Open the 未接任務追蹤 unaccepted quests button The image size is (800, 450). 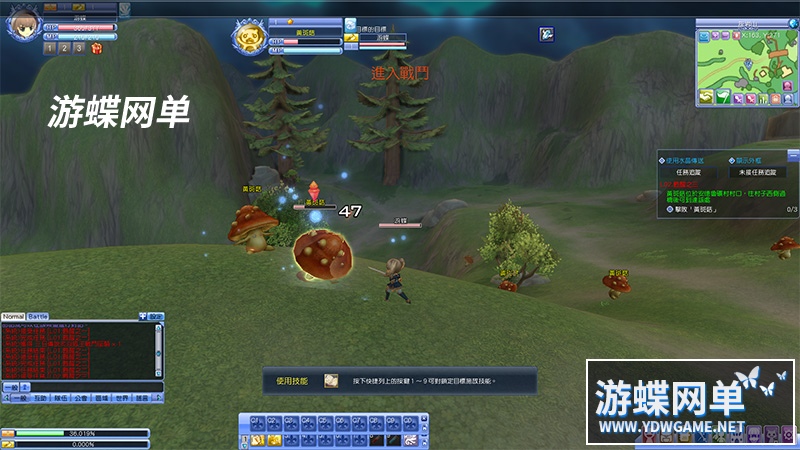(x=757, y=172)
